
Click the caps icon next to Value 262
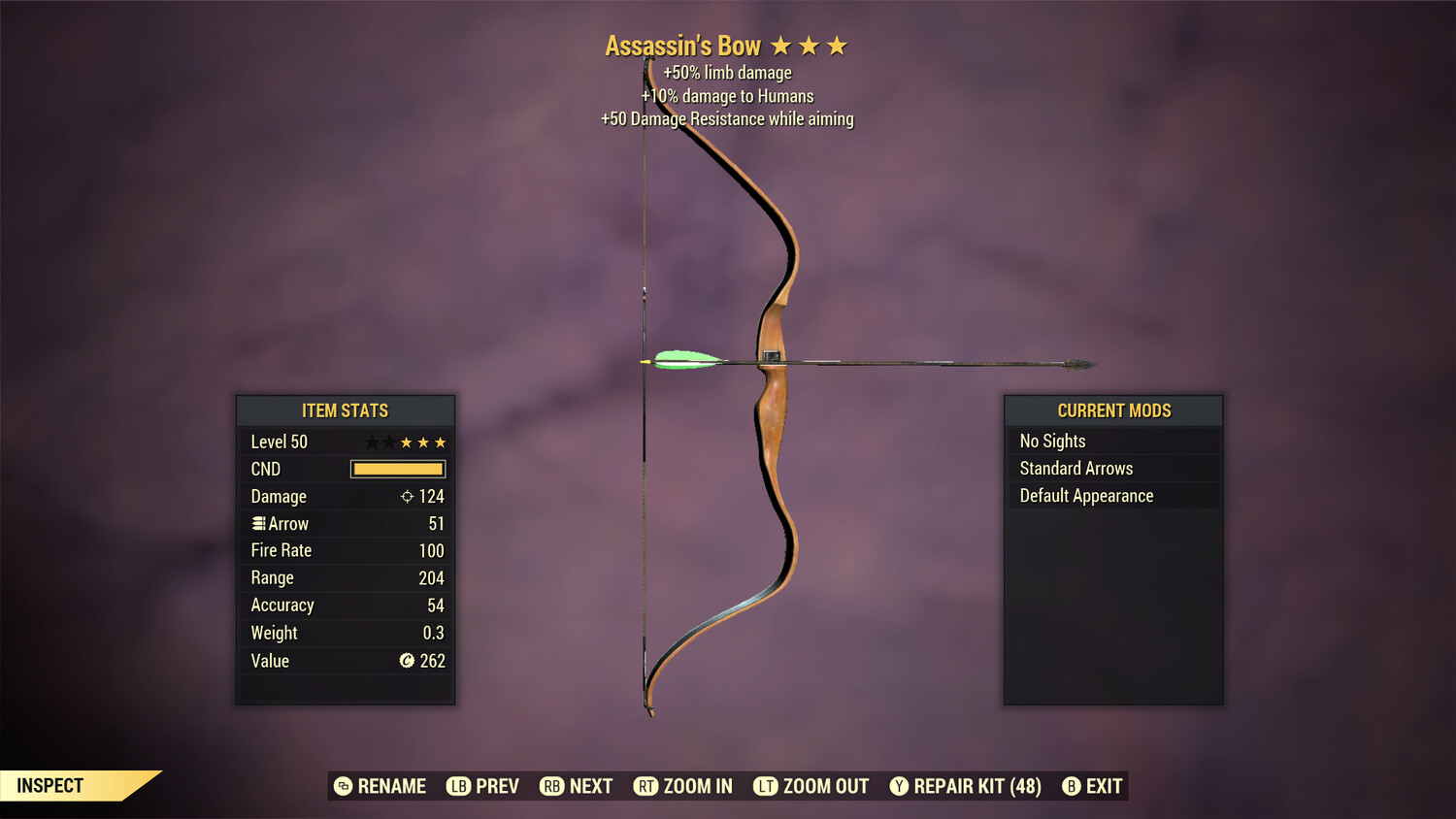pyautogui.click(x=407, y=661)
